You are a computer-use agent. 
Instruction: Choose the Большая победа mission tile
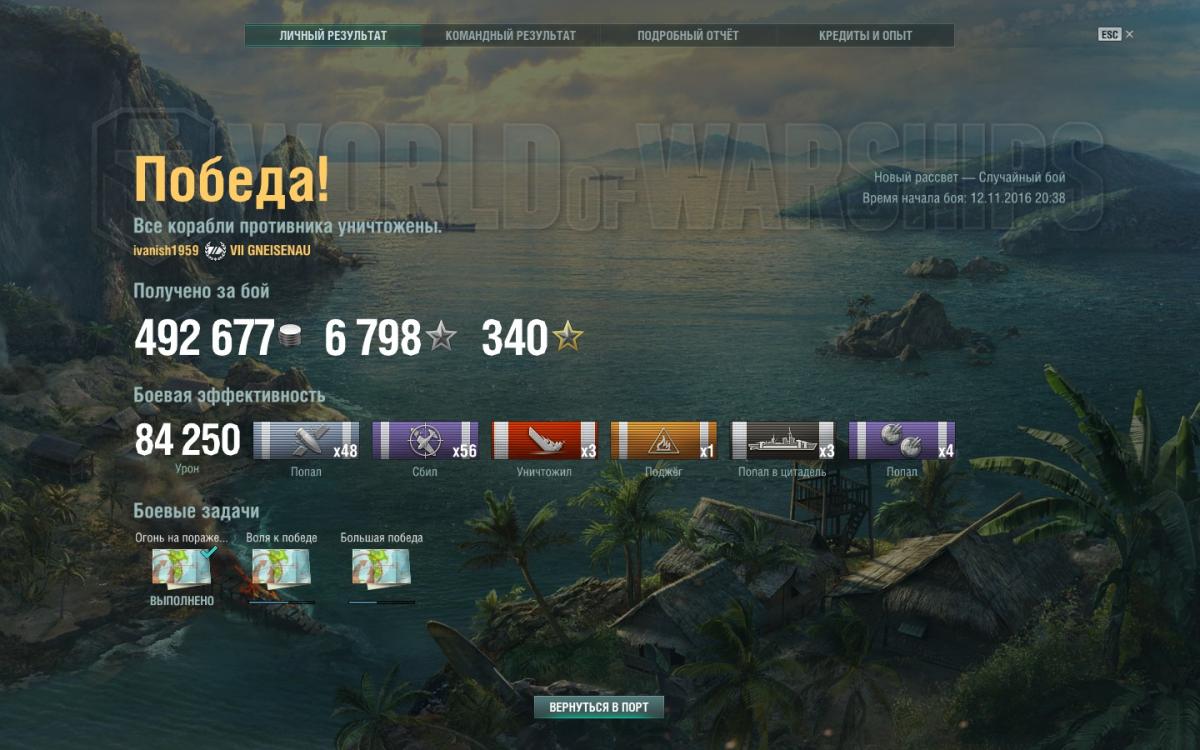[x=381, y=569]
